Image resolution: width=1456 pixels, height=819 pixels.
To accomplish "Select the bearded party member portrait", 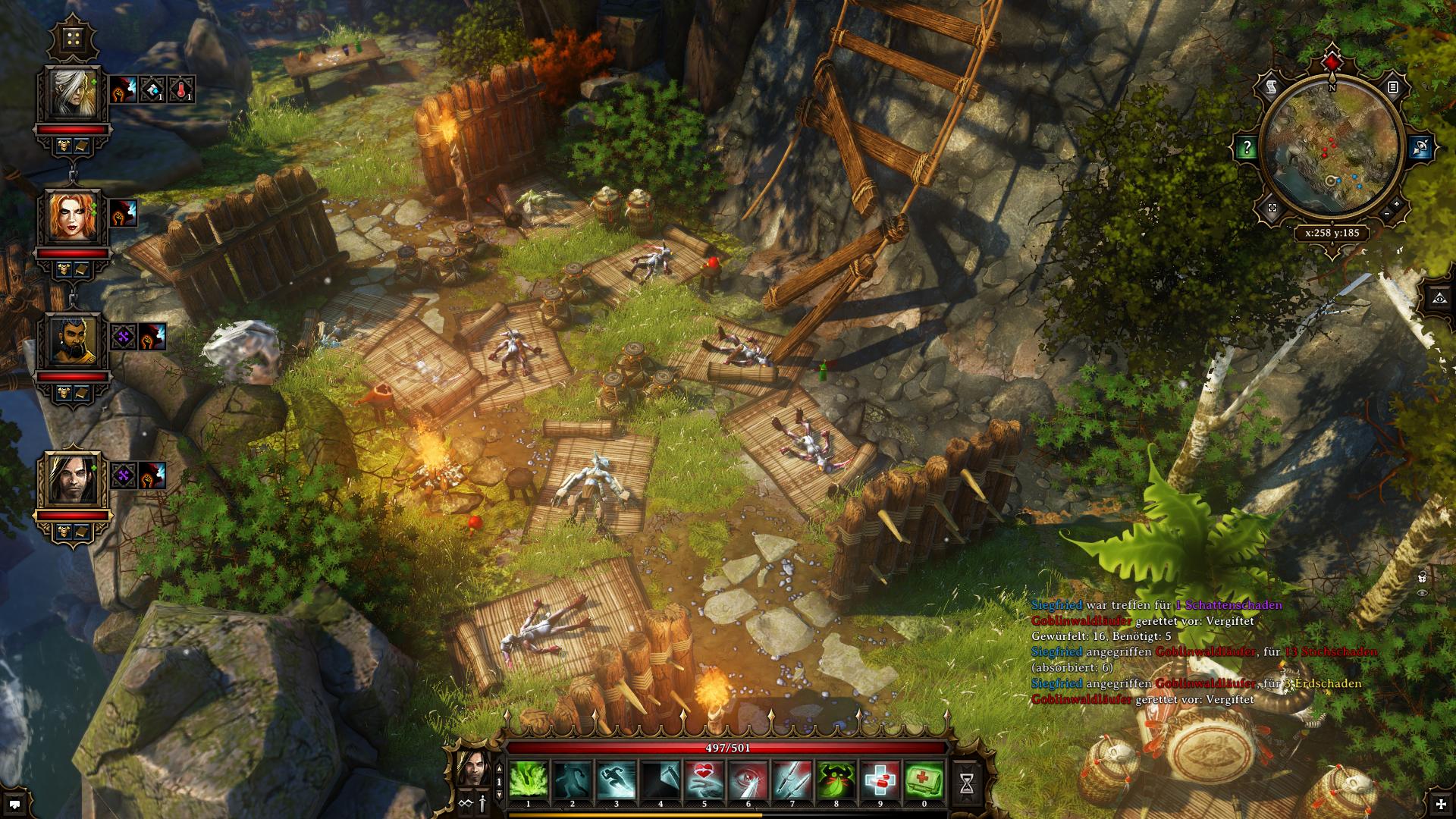I will (x=73, y=340).
